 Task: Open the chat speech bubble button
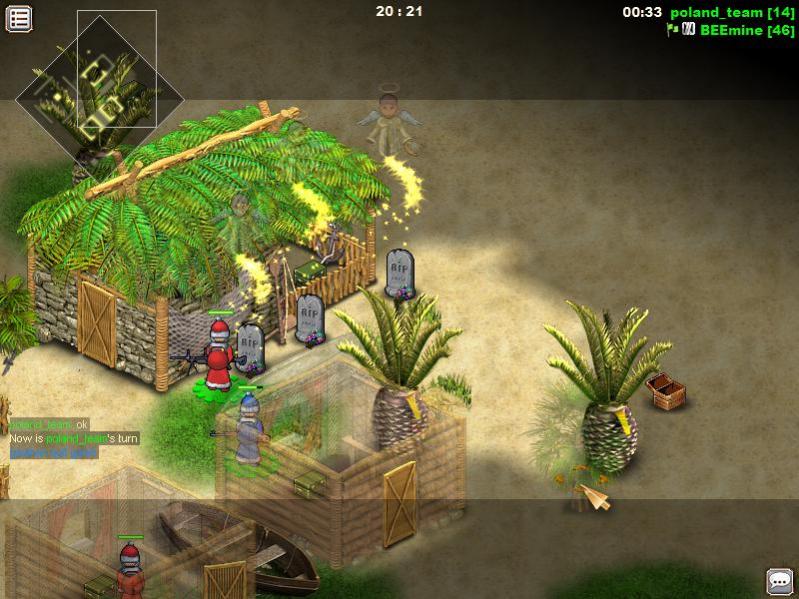(x=779, y=581)
